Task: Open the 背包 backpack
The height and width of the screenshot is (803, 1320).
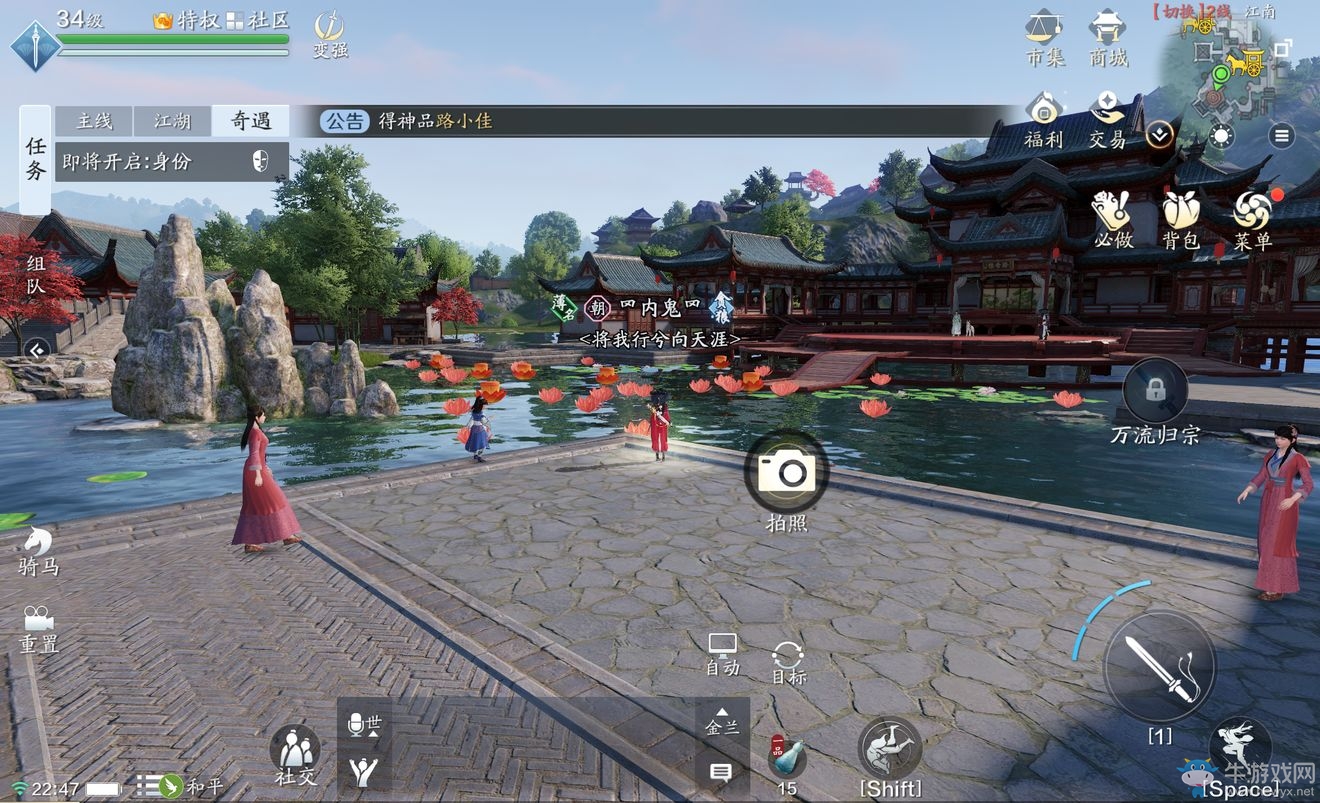Action: click(1180, 219)
